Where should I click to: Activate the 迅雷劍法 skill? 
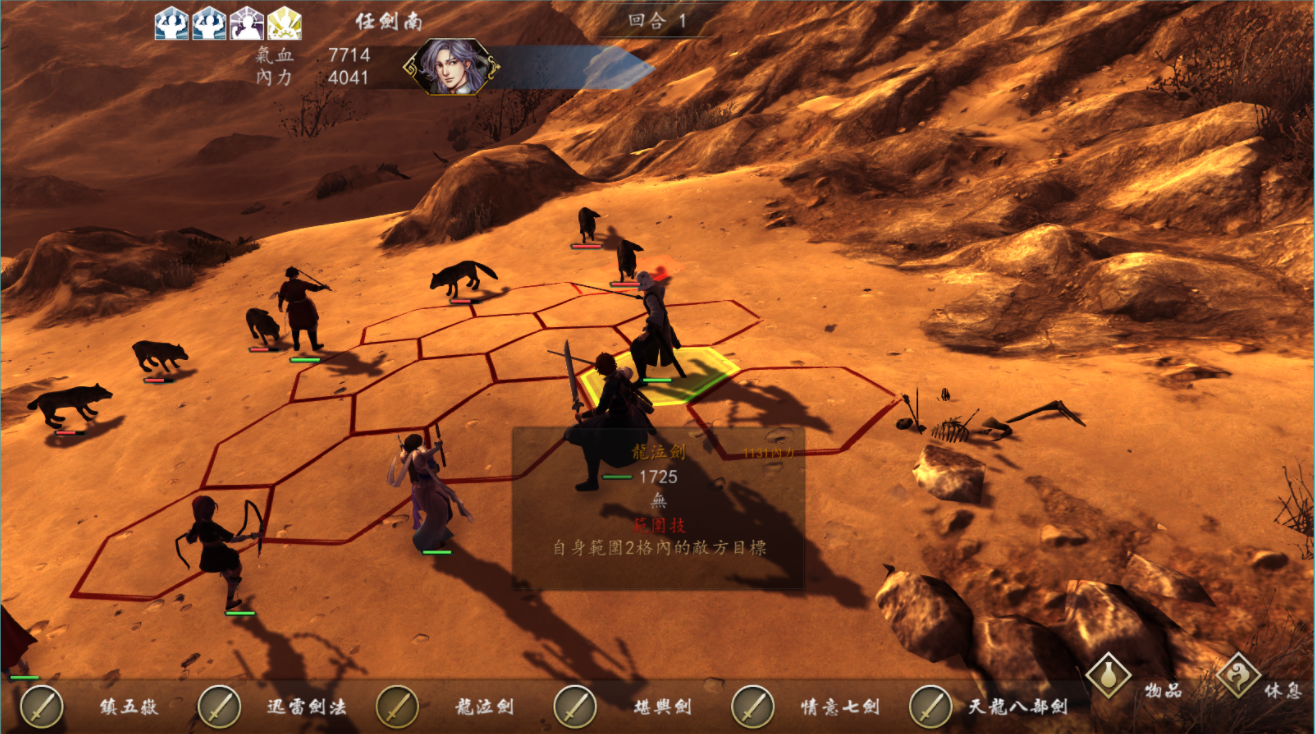[x=219, y=707]
